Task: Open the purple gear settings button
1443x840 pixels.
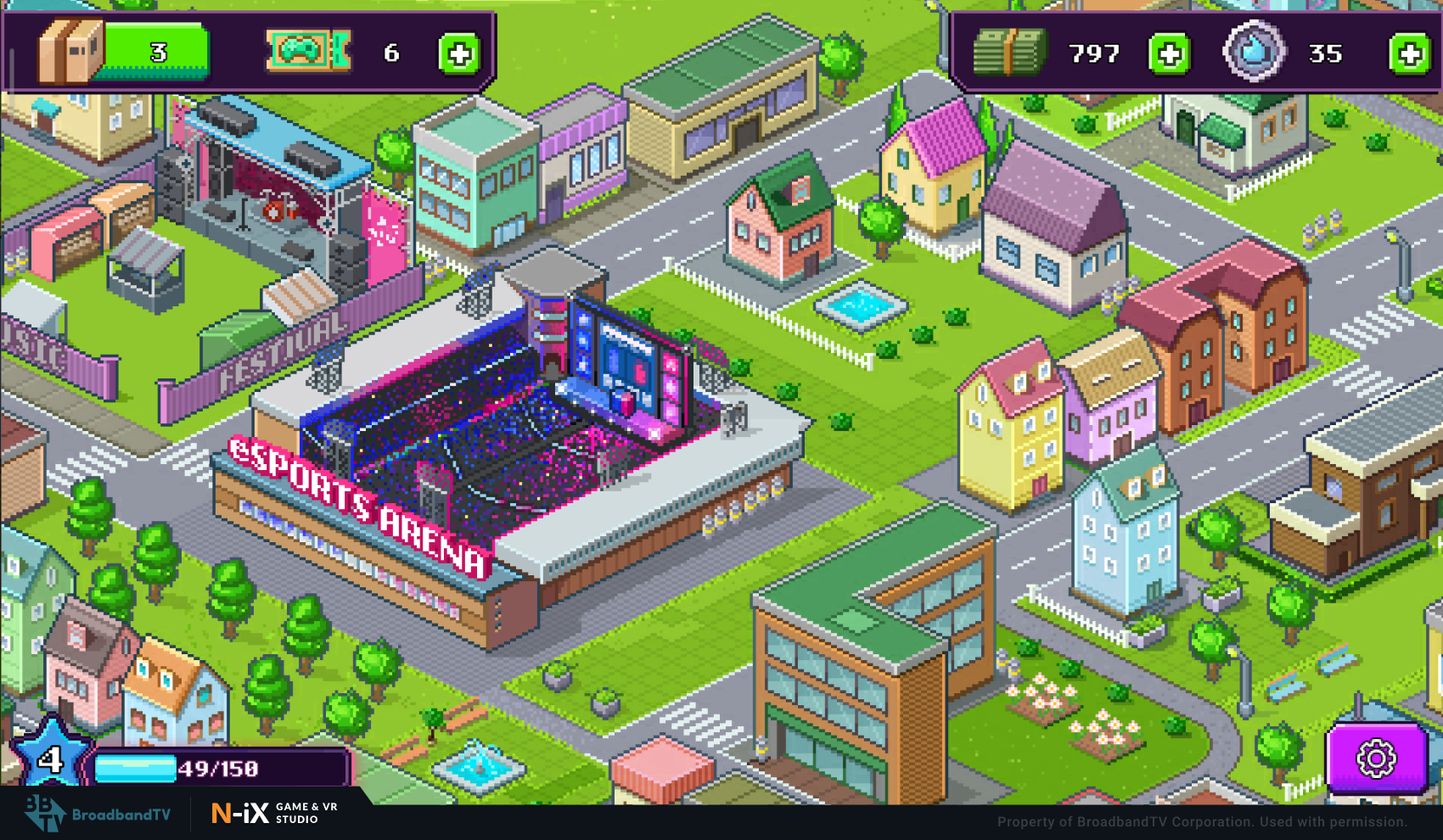Action: coord(1376,758)
